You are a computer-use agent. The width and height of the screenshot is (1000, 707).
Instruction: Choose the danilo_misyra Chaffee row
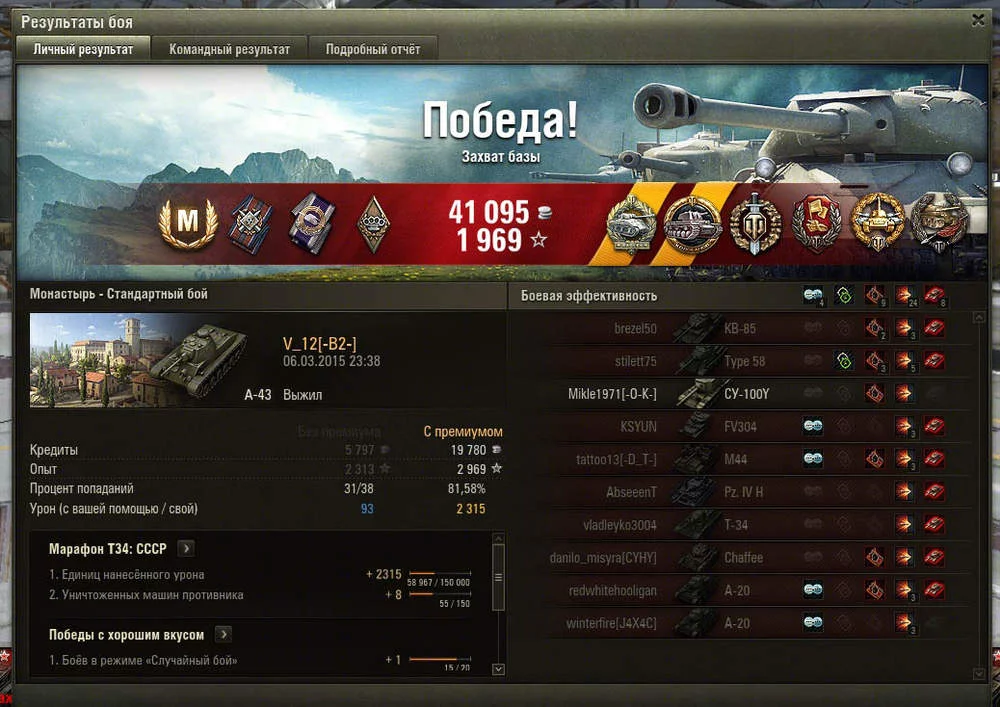pyautogui.click(x=740, y=558)
